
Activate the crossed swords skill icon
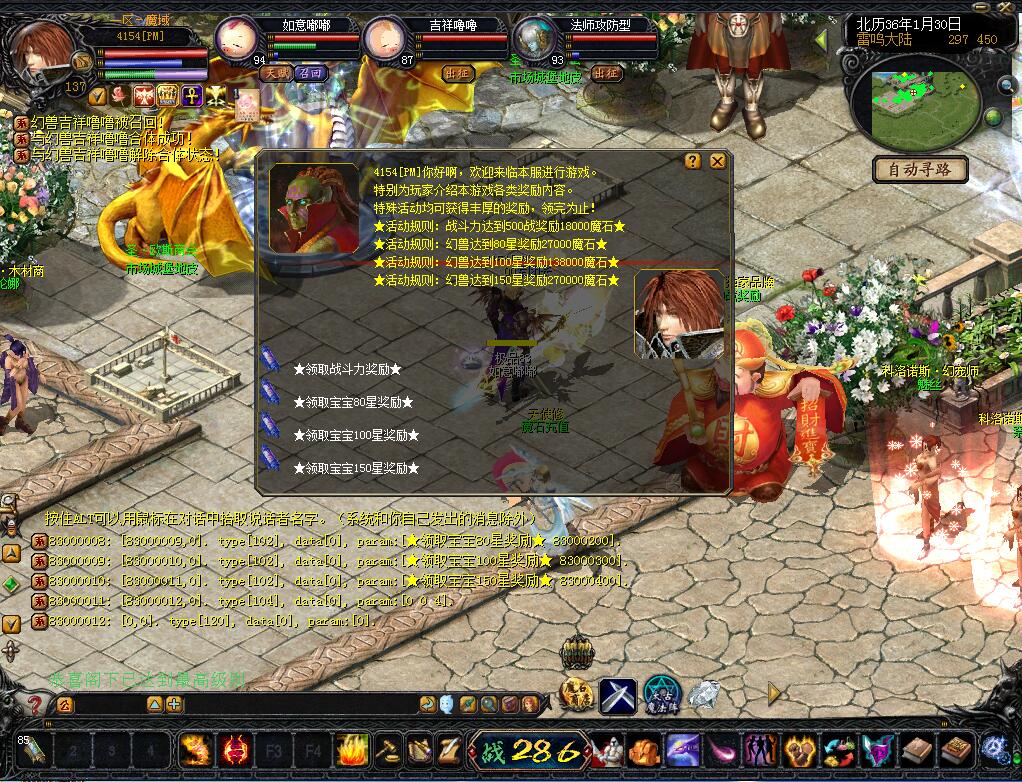[618, 695]
